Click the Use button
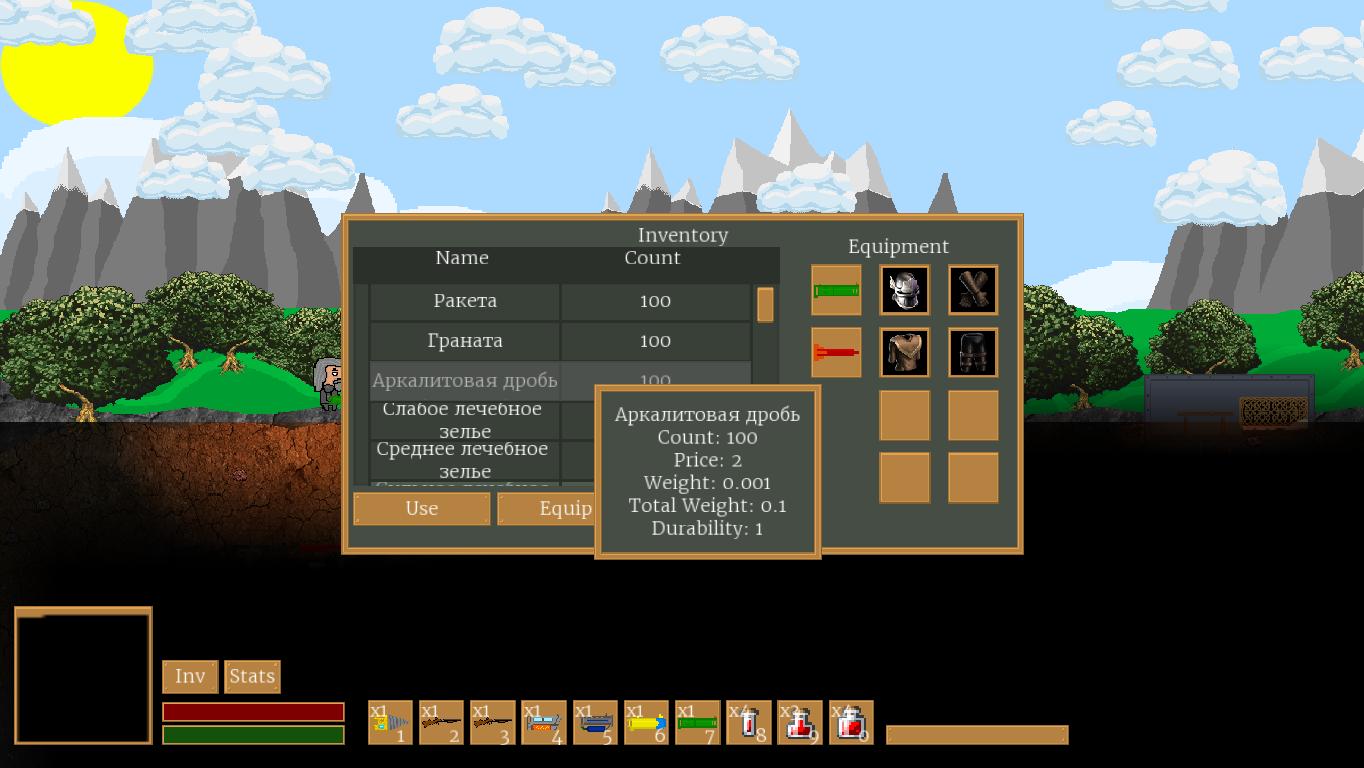Viewport: 1364px width, 768px height. tap(421, 508)
